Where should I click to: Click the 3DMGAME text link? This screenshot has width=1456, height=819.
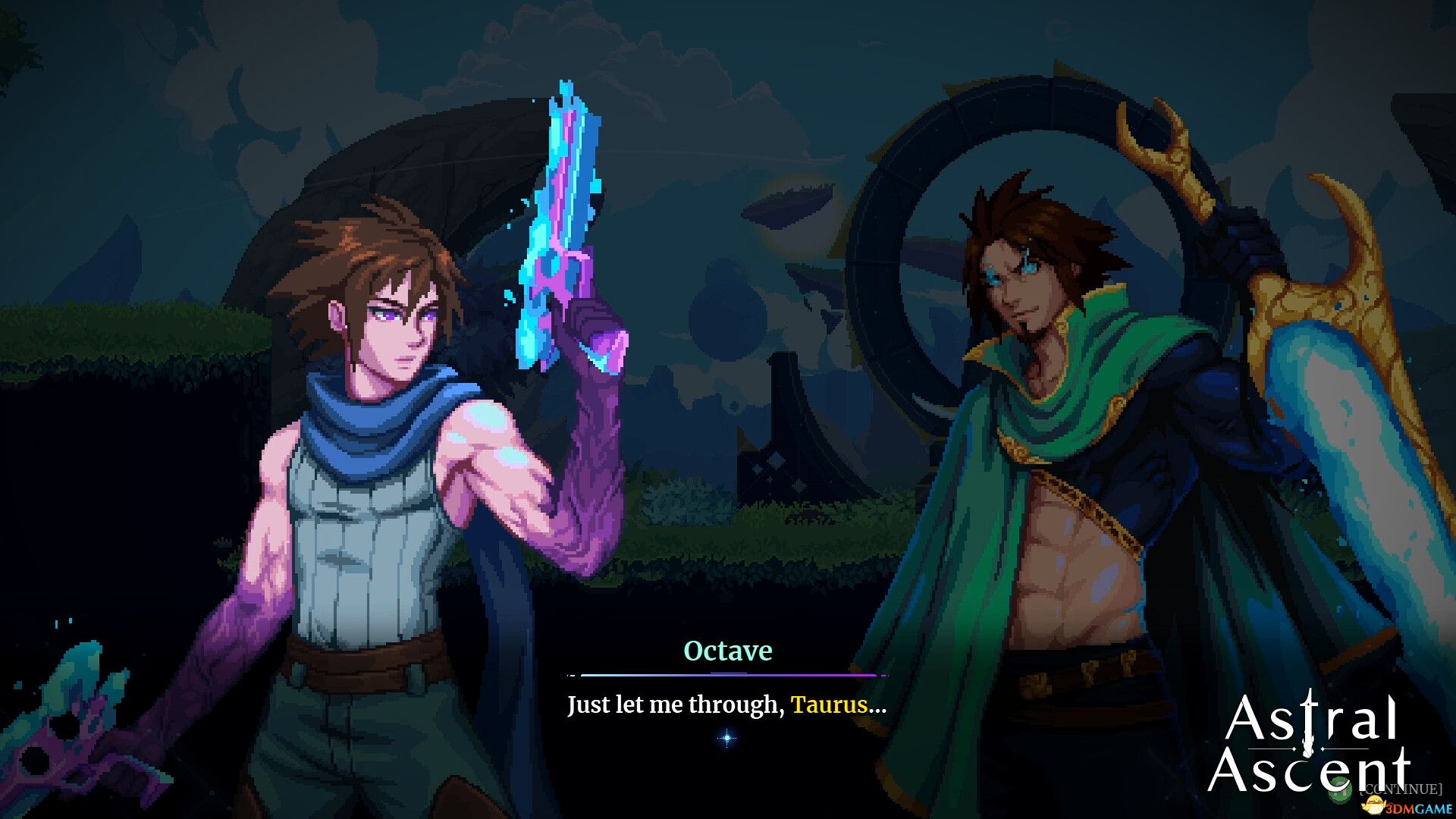click(x=1422, y=808)
